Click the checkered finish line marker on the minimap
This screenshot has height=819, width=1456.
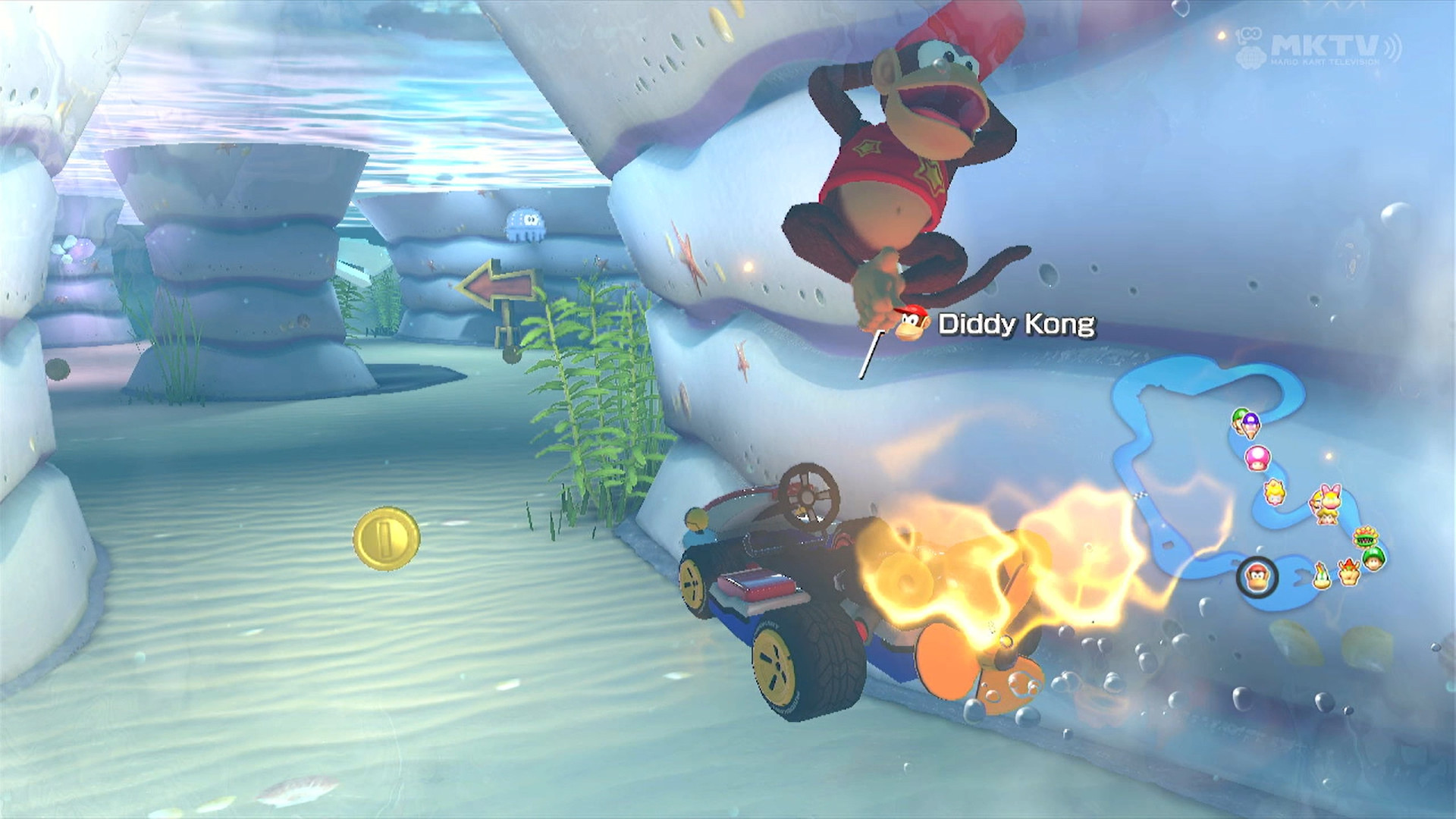(1140, 495)
